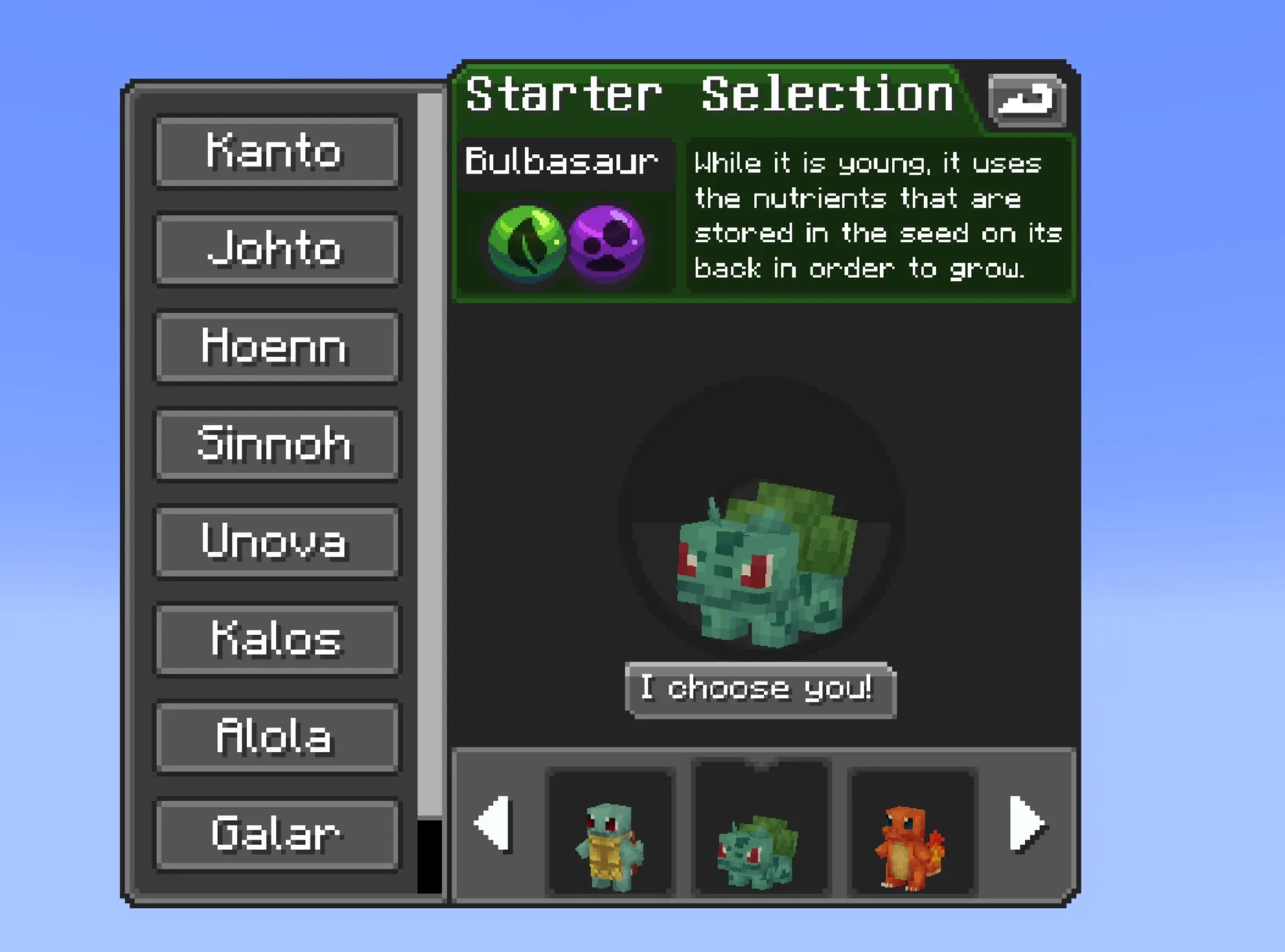Click the left arrow to browse starters
This screenshot has width=1285, height=952.
coord(493,825)
